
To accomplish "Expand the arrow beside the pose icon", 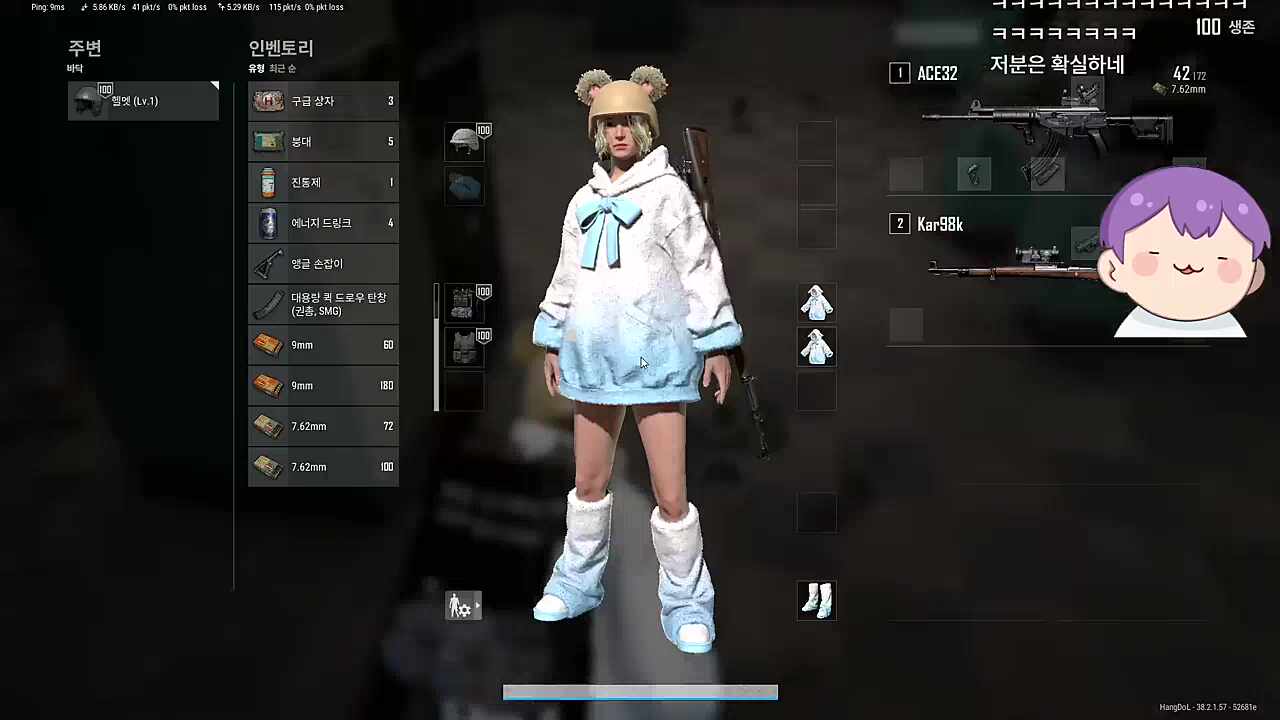I will pyautogui.click(x=477, y=606).
